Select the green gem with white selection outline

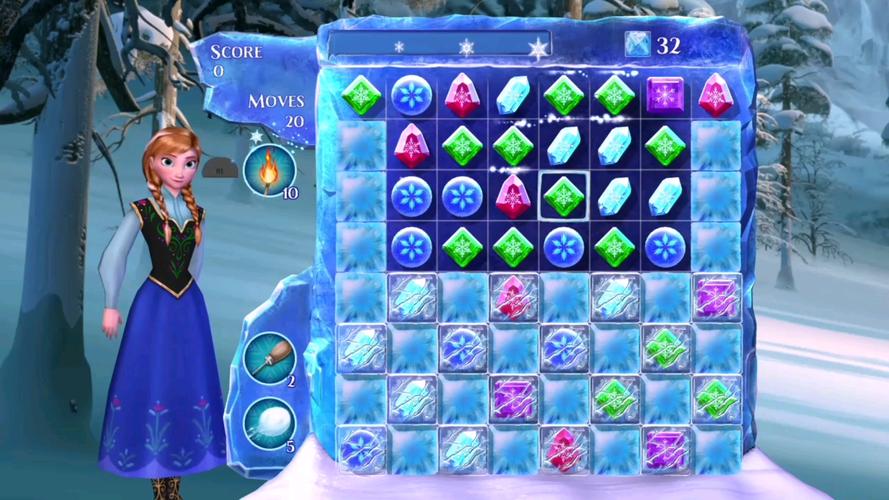coord(564,194)
